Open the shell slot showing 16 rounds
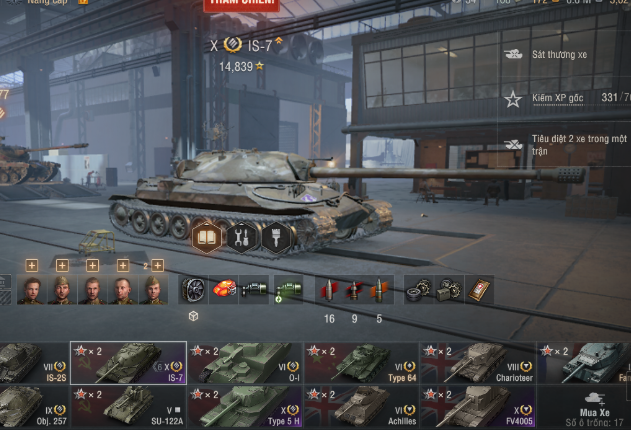The image size is (631, 430). [x=329, y=290]
